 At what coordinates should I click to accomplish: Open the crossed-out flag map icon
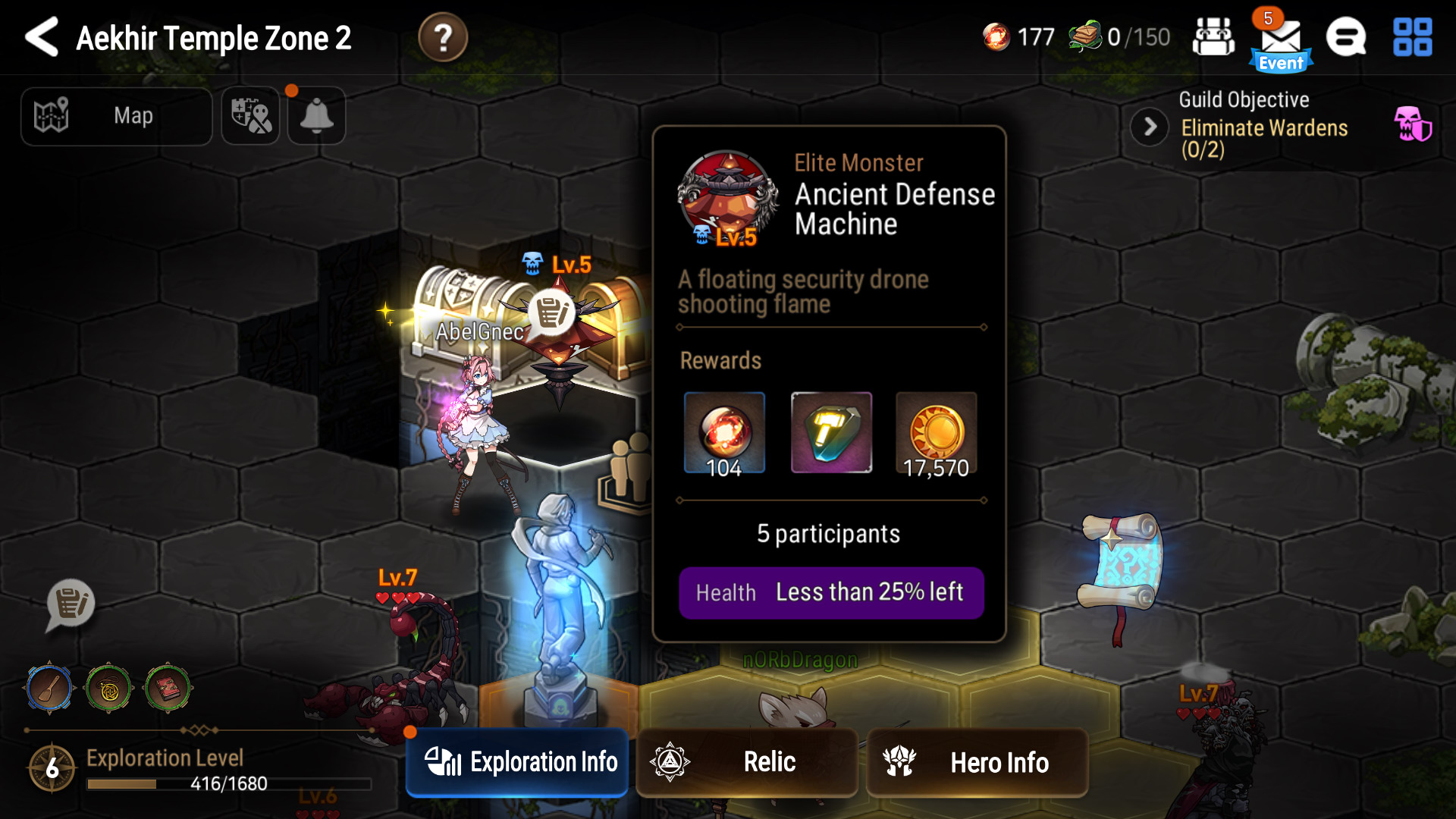251,116
